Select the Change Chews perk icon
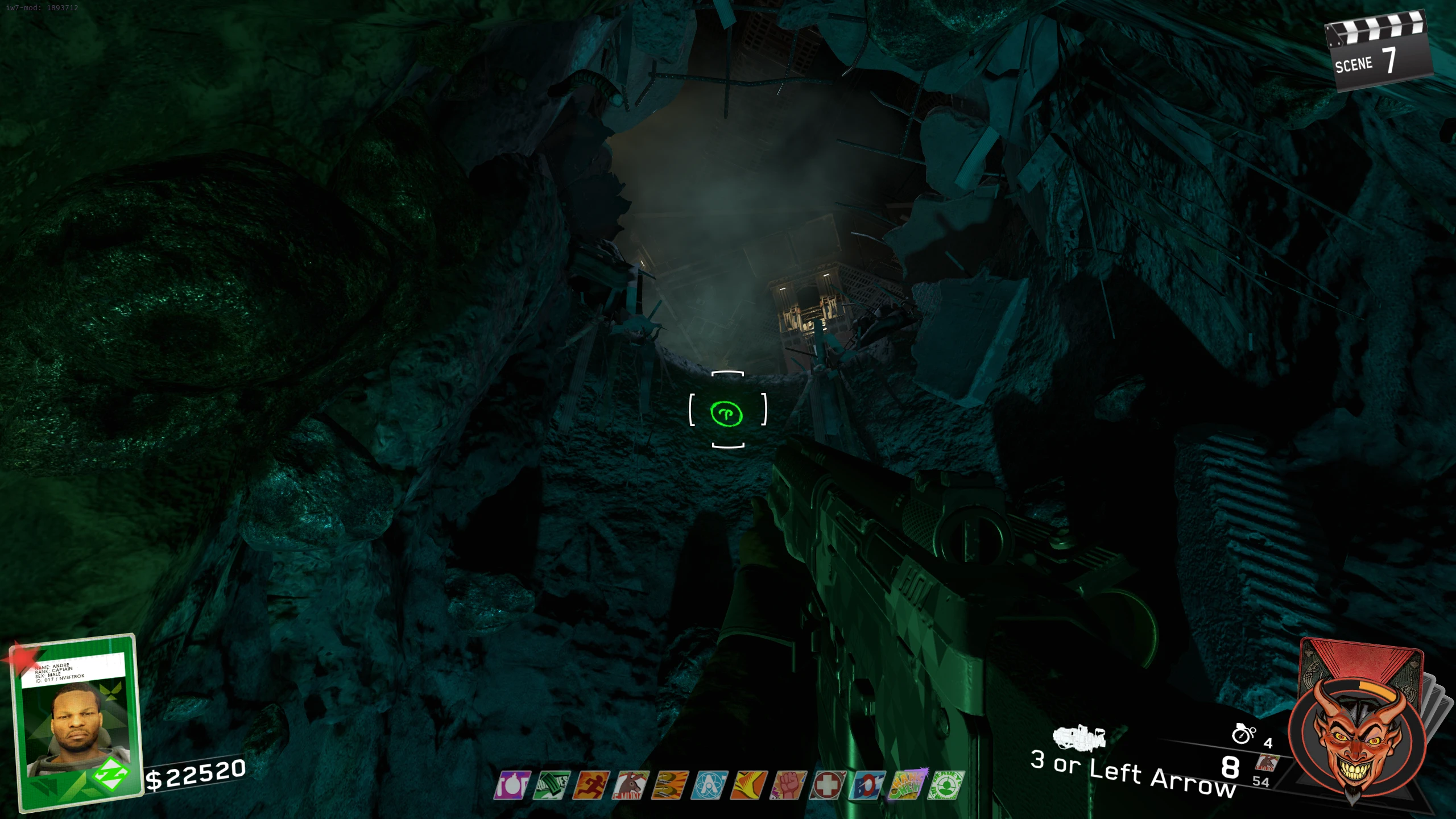Screen dimensions: 1456x819 (907, 784)
